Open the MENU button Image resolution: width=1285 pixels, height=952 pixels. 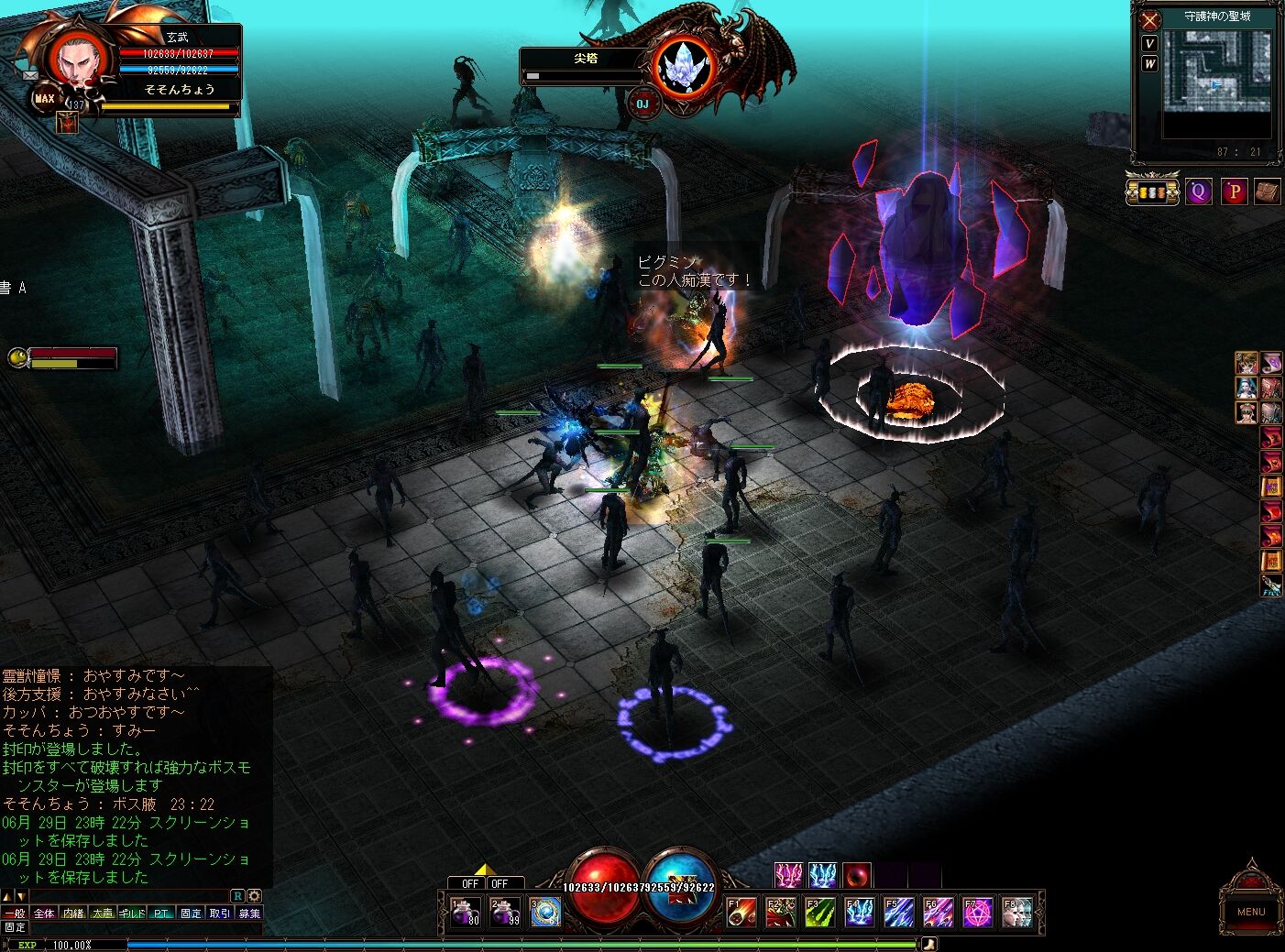pos(1250,911)
